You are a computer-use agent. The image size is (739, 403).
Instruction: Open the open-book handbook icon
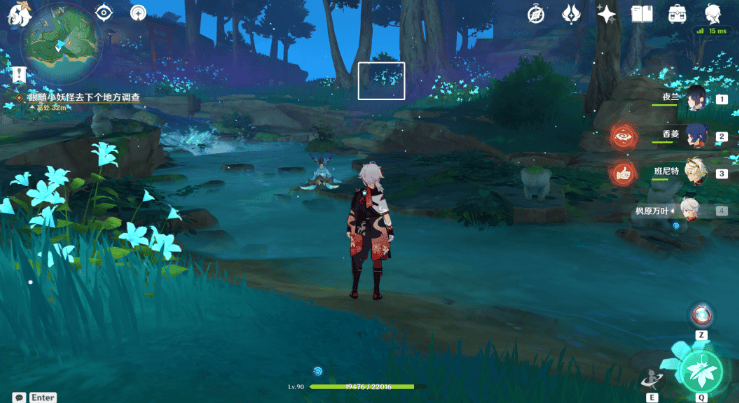641,13
